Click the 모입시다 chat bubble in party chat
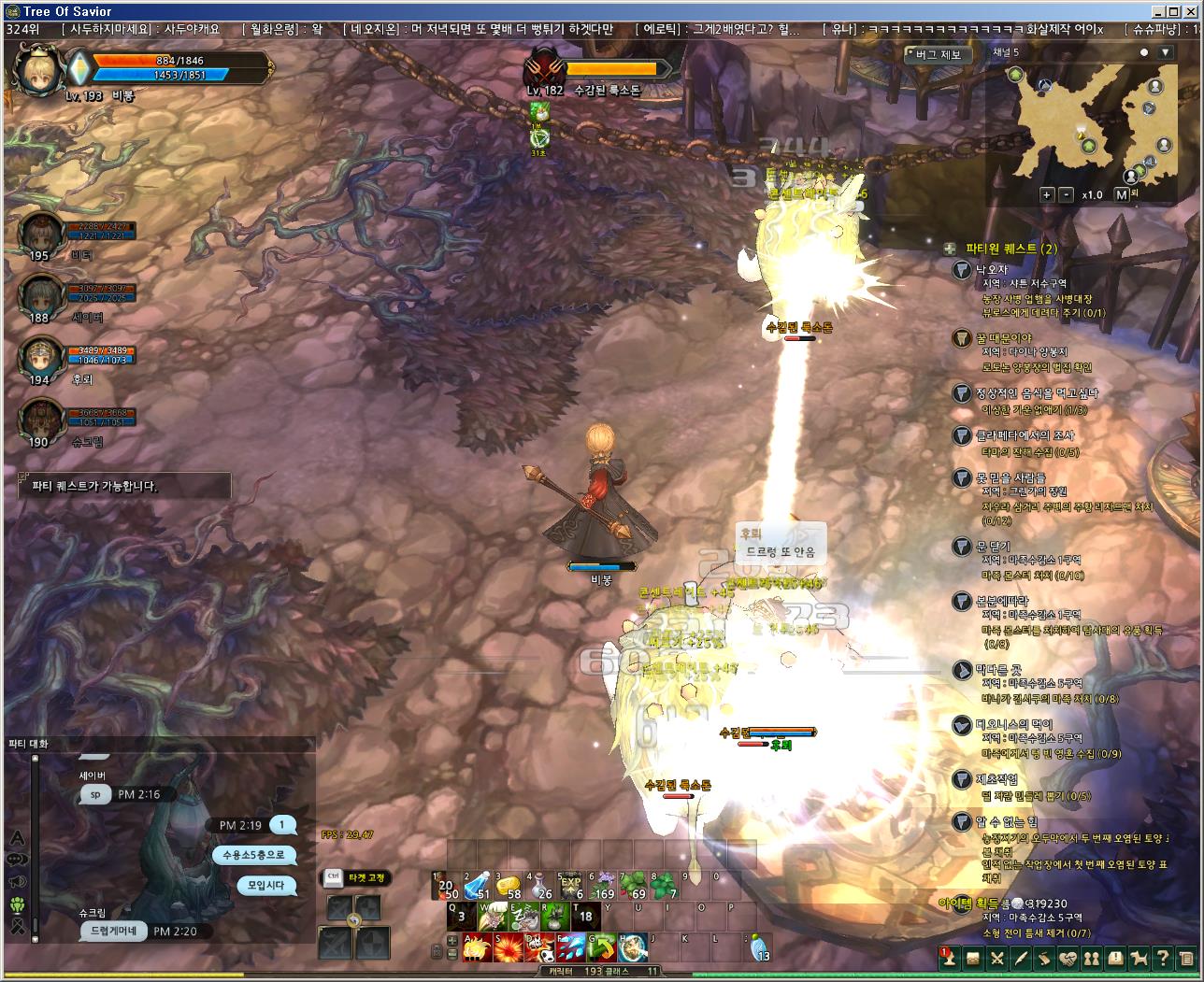Image resolution: width=1204 pixels, height=982 pixels. coord(265,885)
